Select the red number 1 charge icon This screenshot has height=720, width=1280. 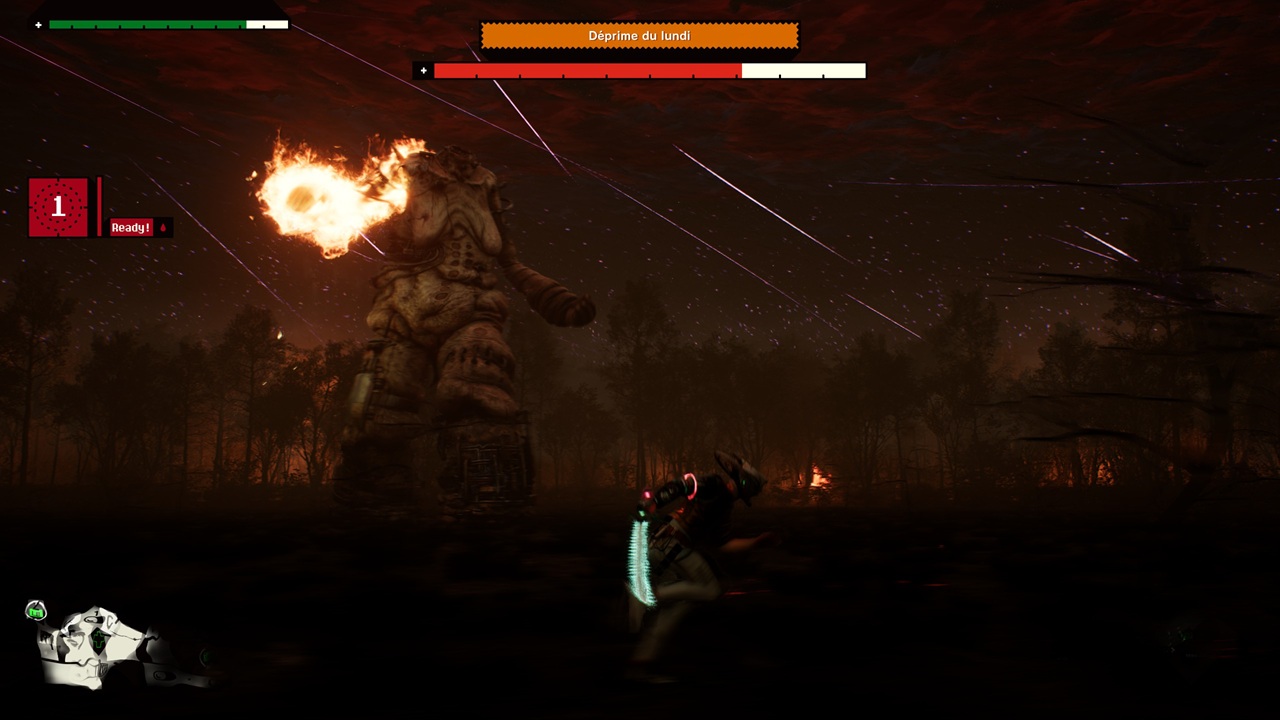point(58,207)
